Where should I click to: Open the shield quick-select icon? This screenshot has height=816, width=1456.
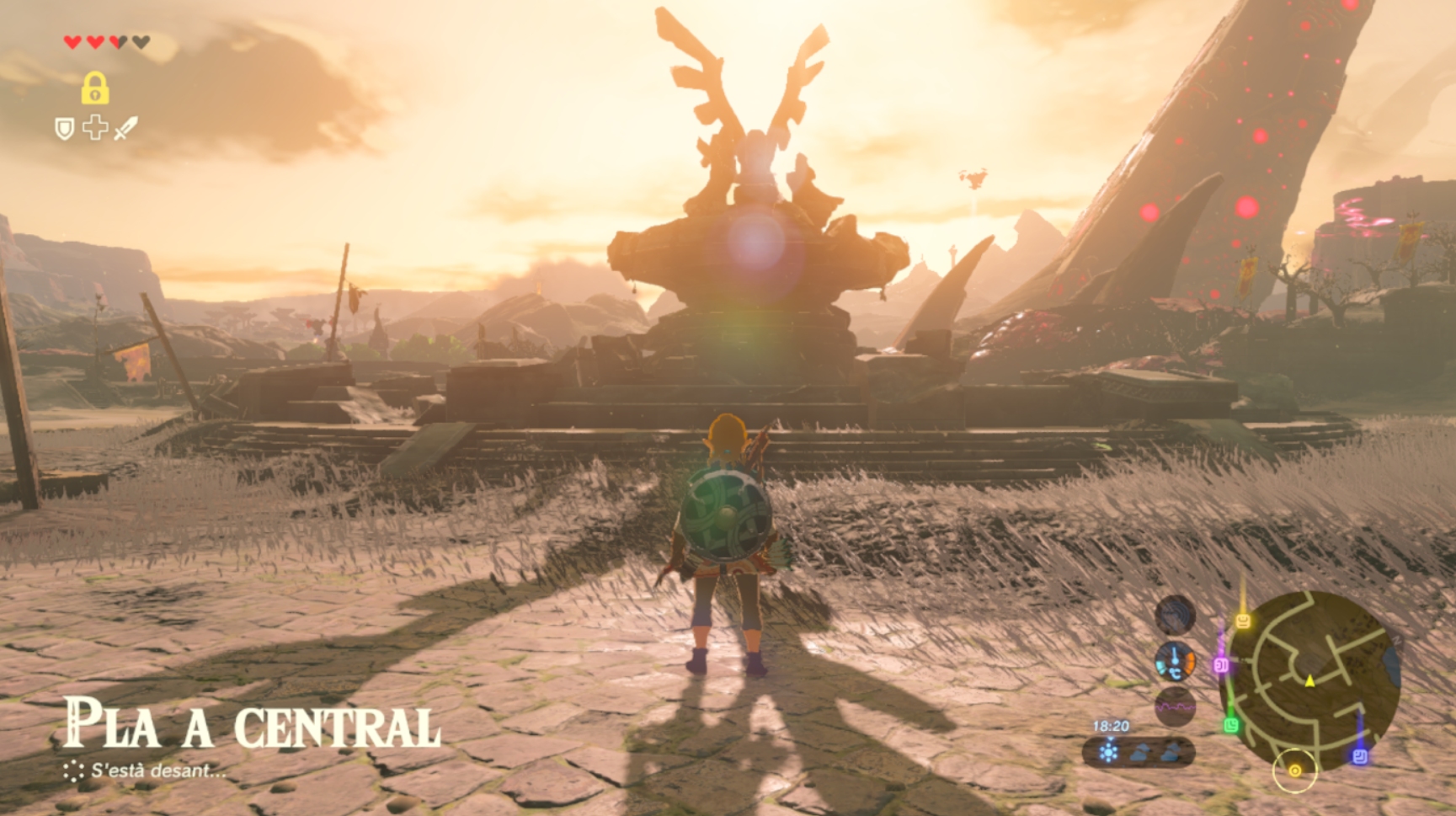click(64, 129)
